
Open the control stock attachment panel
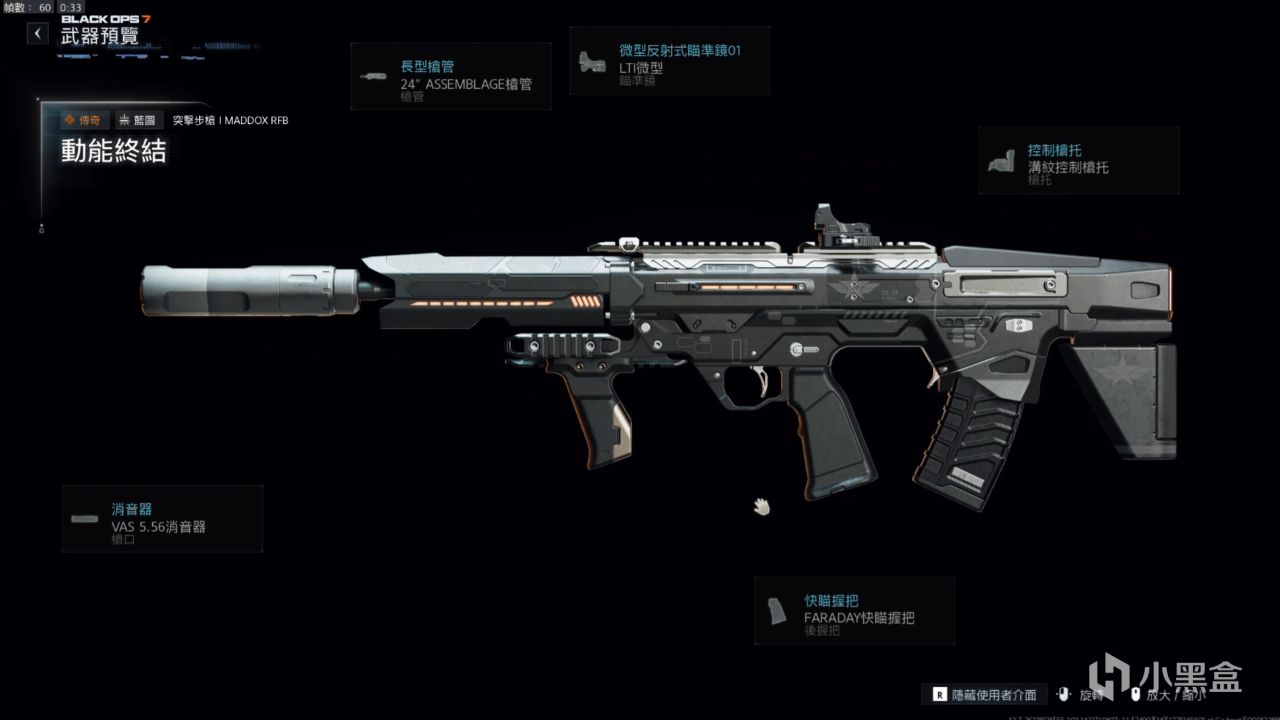point(1078,160)
